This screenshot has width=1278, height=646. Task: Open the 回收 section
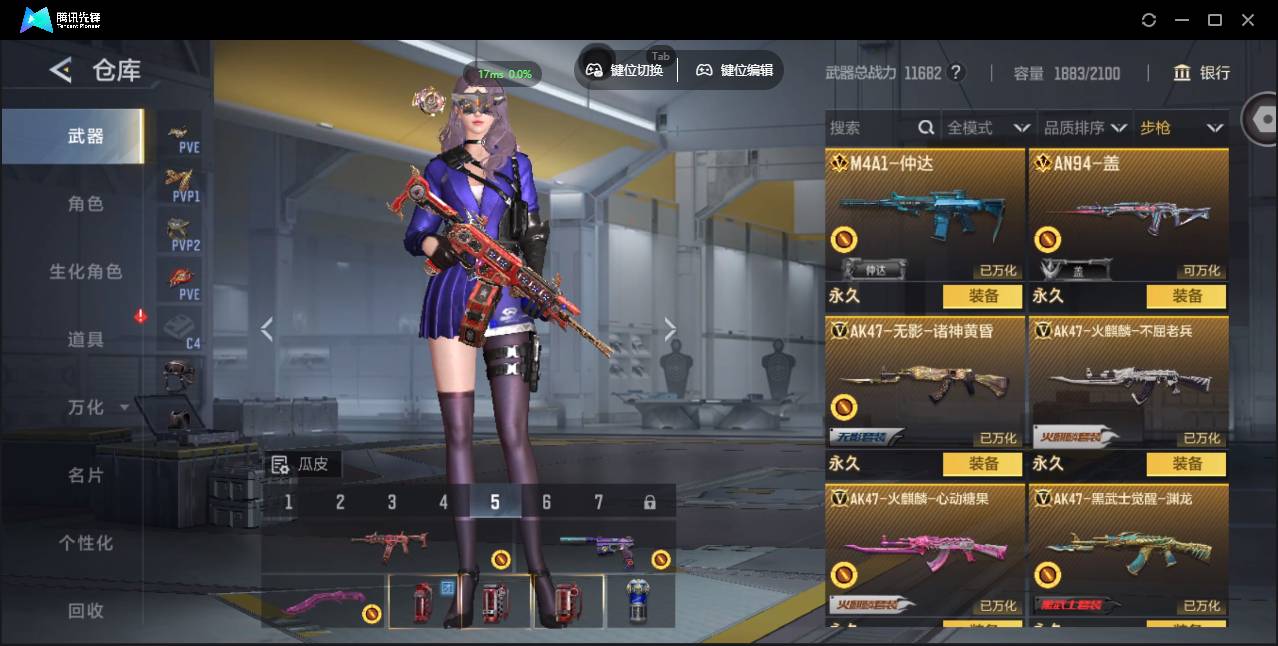point(85,611)
